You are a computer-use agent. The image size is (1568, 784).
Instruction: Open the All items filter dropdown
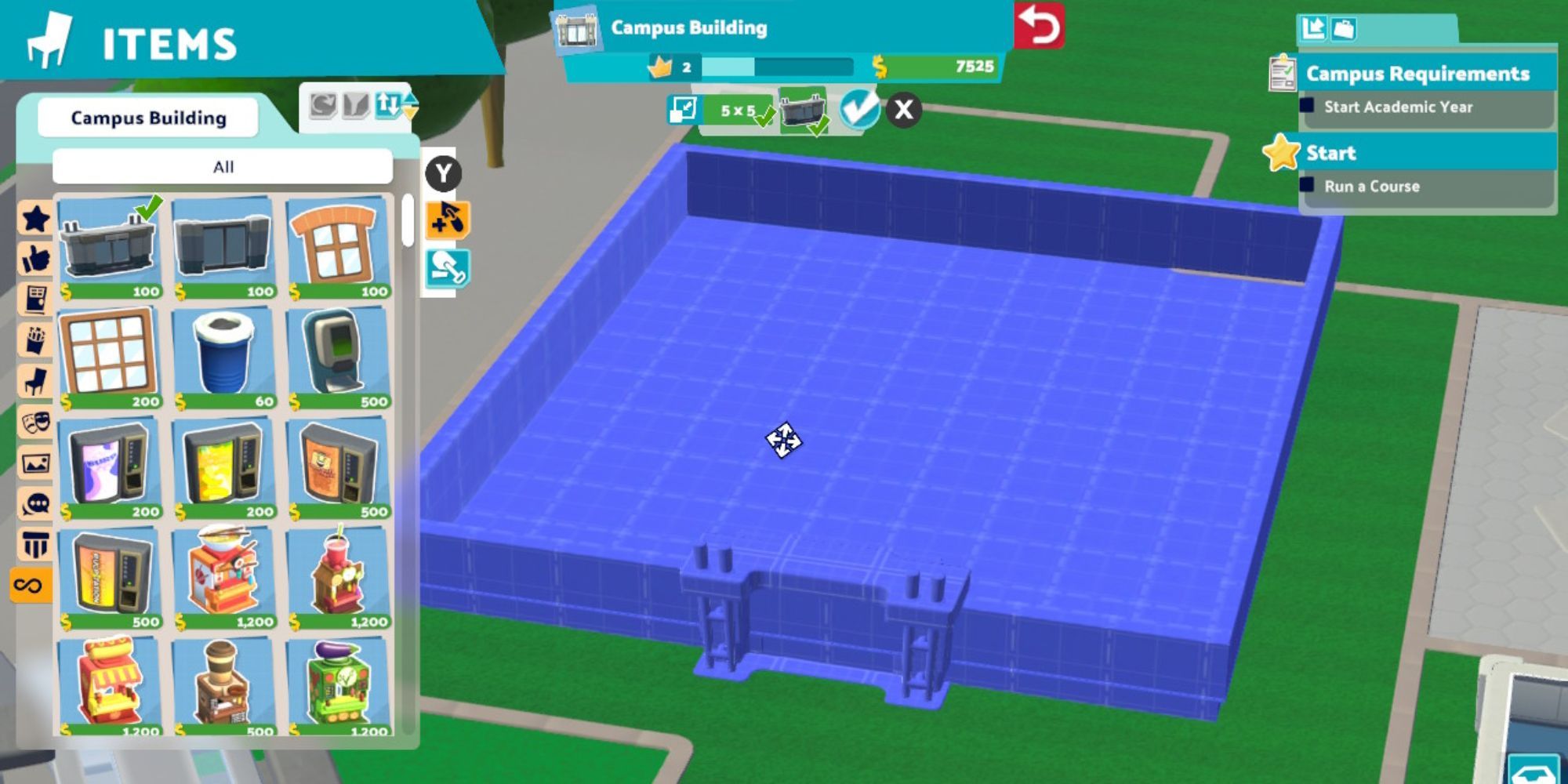223,166
